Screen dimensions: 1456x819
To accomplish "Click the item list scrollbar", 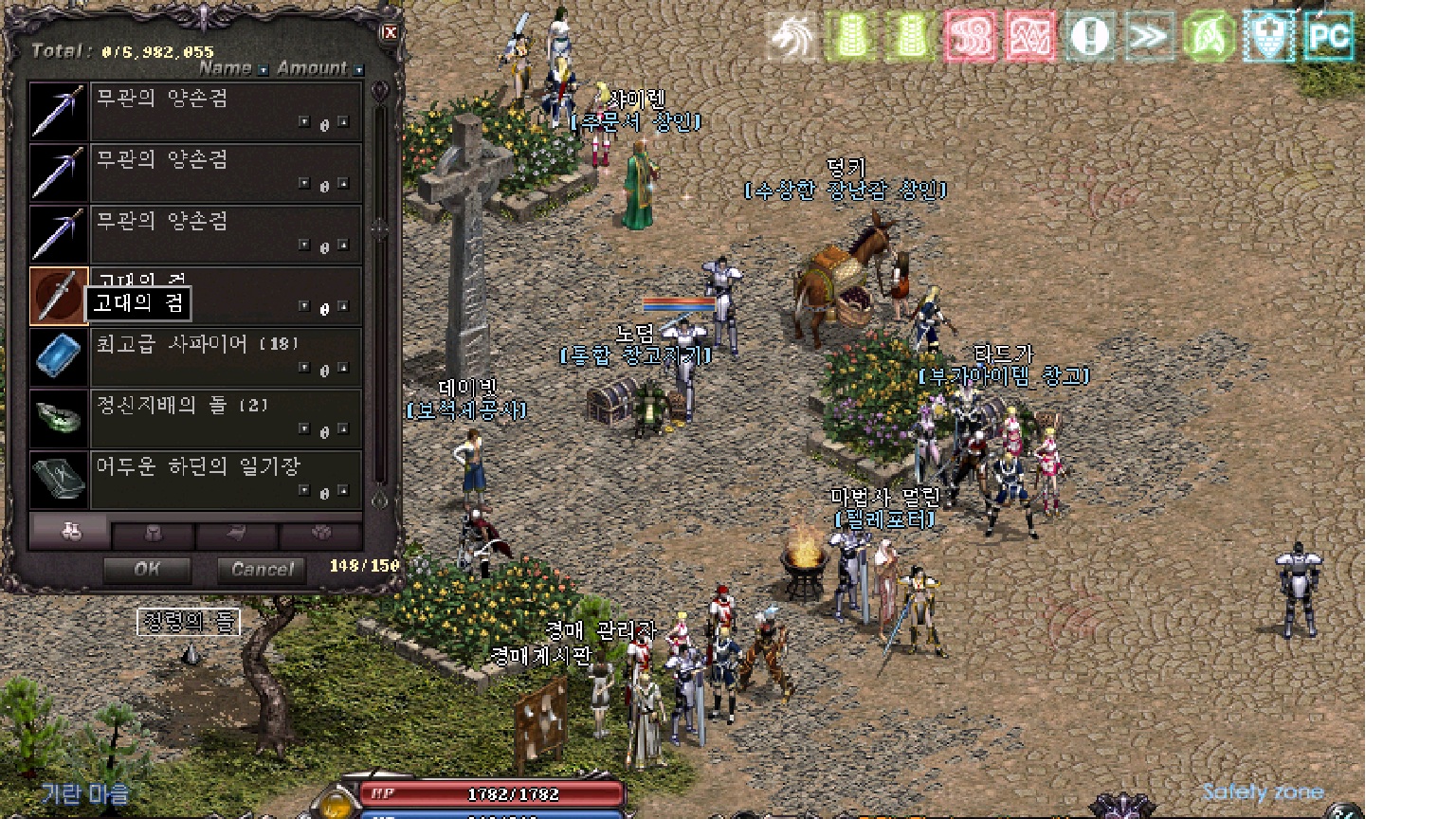I will tap(380, 284).
